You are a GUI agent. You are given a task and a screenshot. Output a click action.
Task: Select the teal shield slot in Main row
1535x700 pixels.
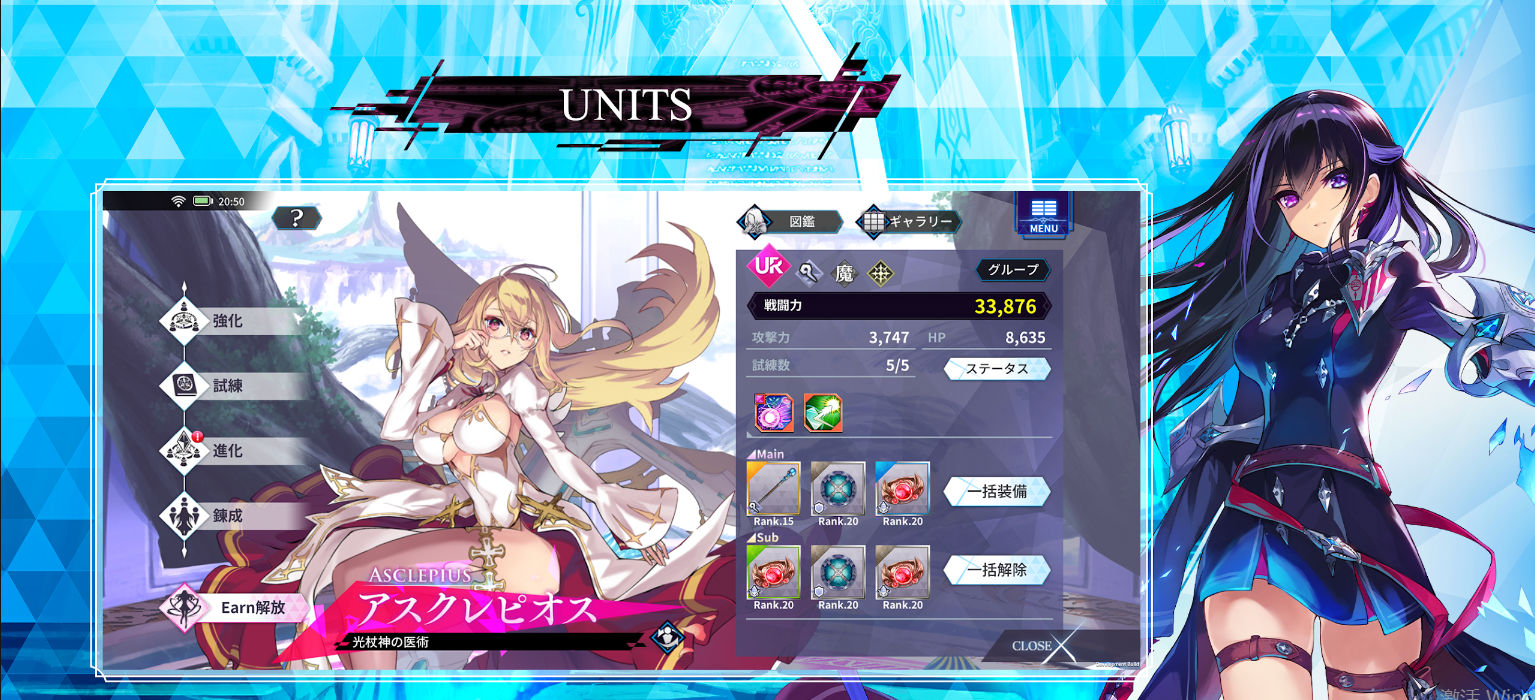click(x=838, y=488)
